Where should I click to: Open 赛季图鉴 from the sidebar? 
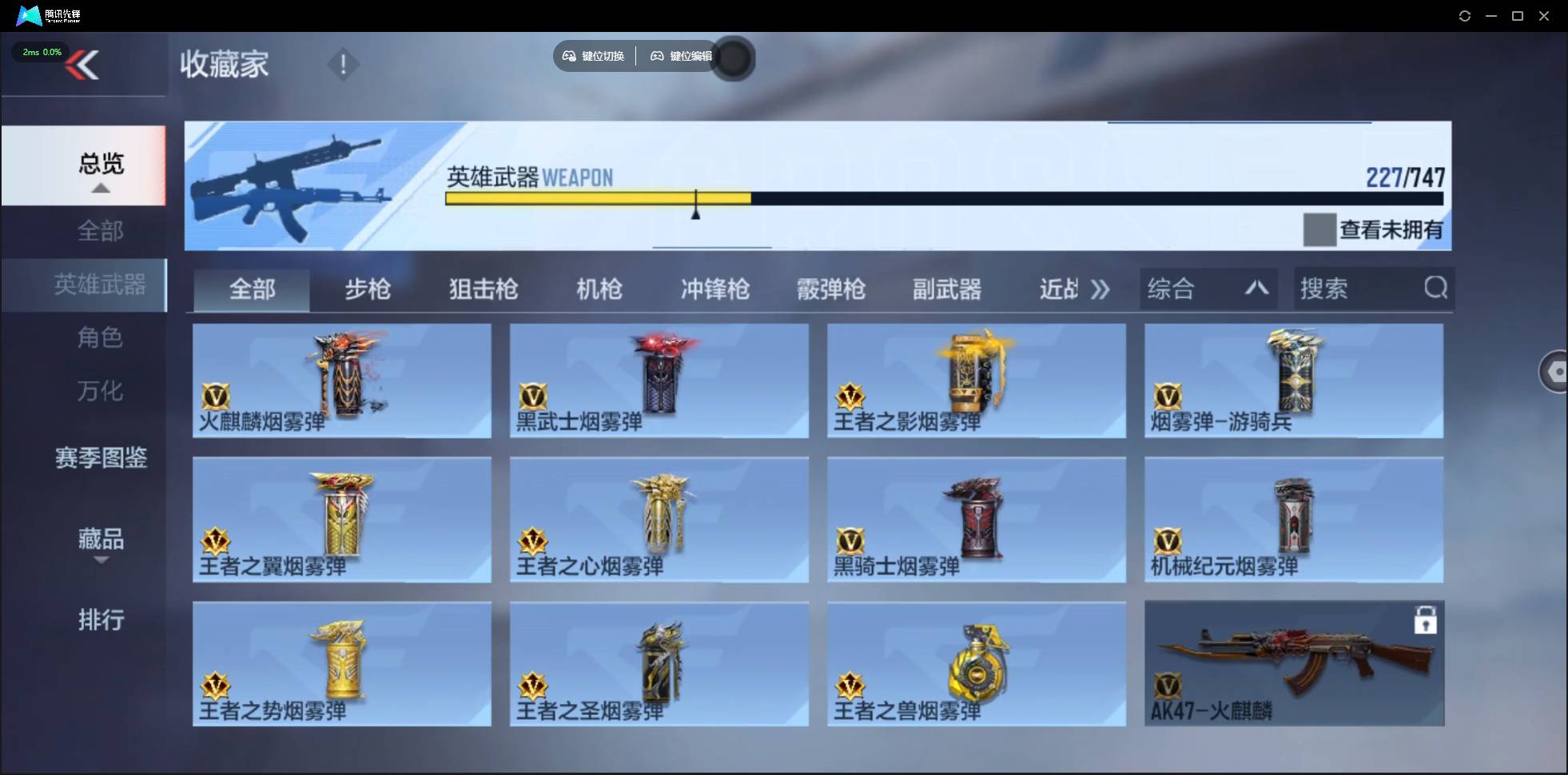(100, 459)
